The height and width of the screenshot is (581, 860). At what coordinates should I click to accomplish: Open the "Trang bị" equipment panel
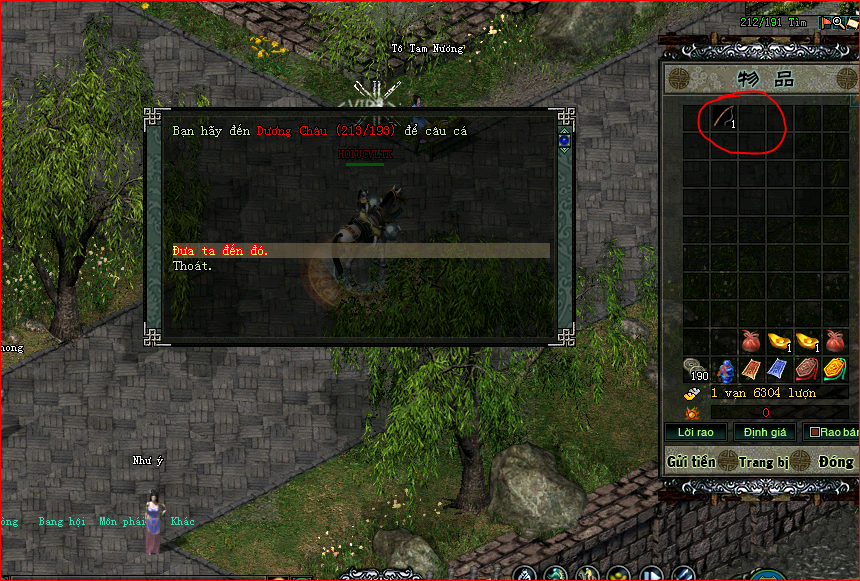coord(765,462)
